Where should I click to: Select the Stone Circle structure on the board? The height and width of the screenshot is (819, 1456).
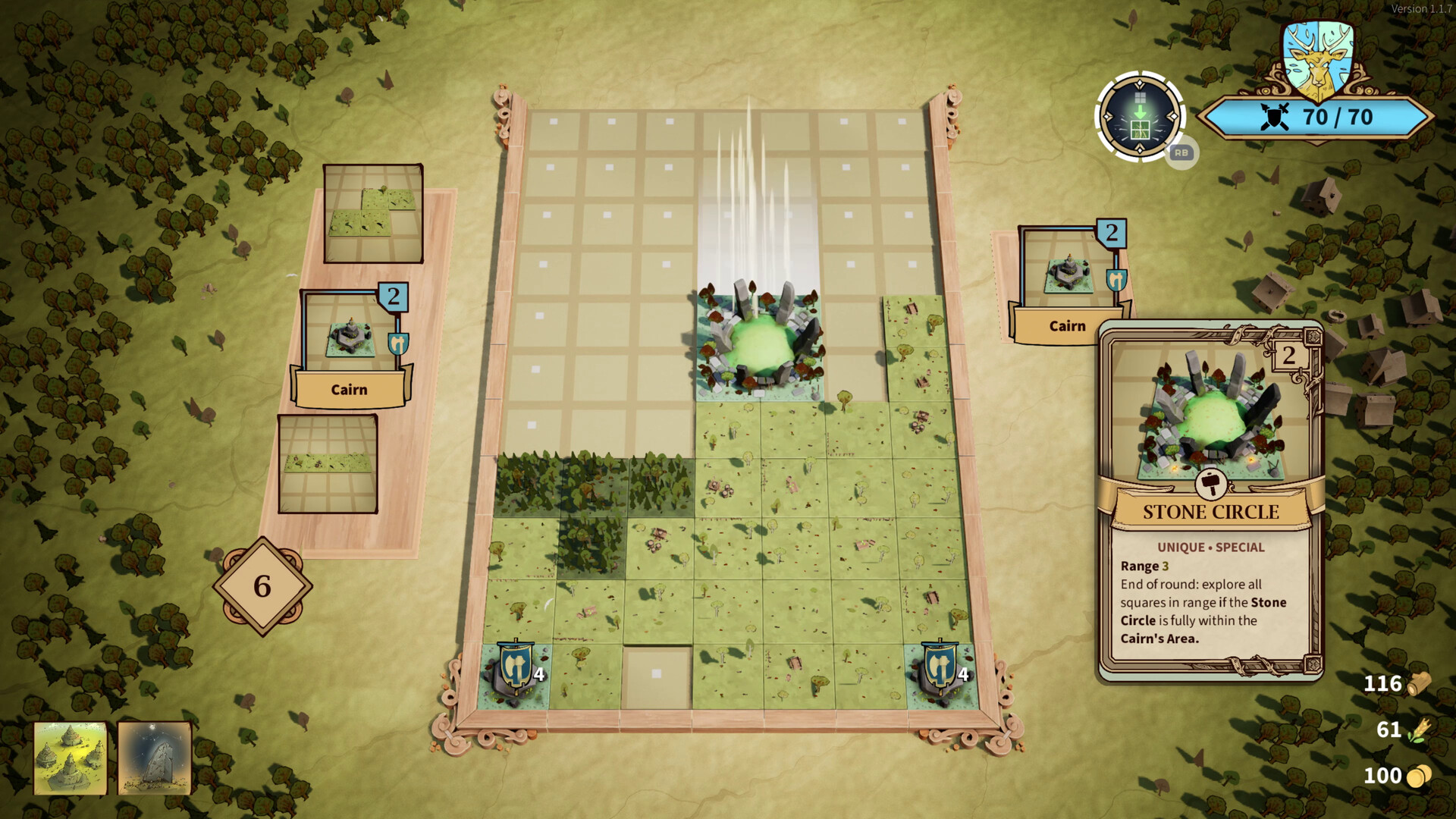tap(761, 341)
